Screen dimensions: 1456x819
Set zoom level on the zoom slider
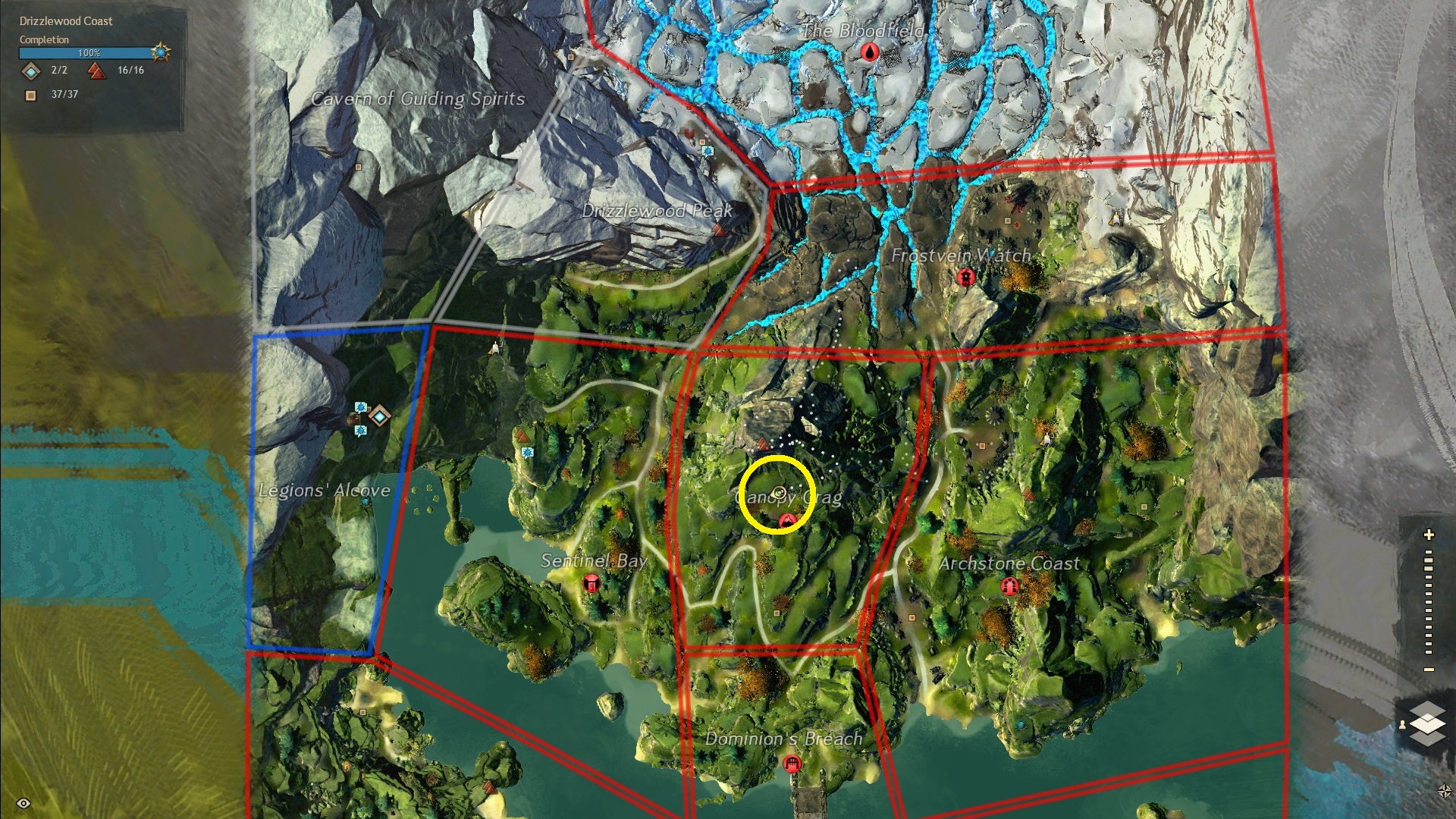(1429, 603)
